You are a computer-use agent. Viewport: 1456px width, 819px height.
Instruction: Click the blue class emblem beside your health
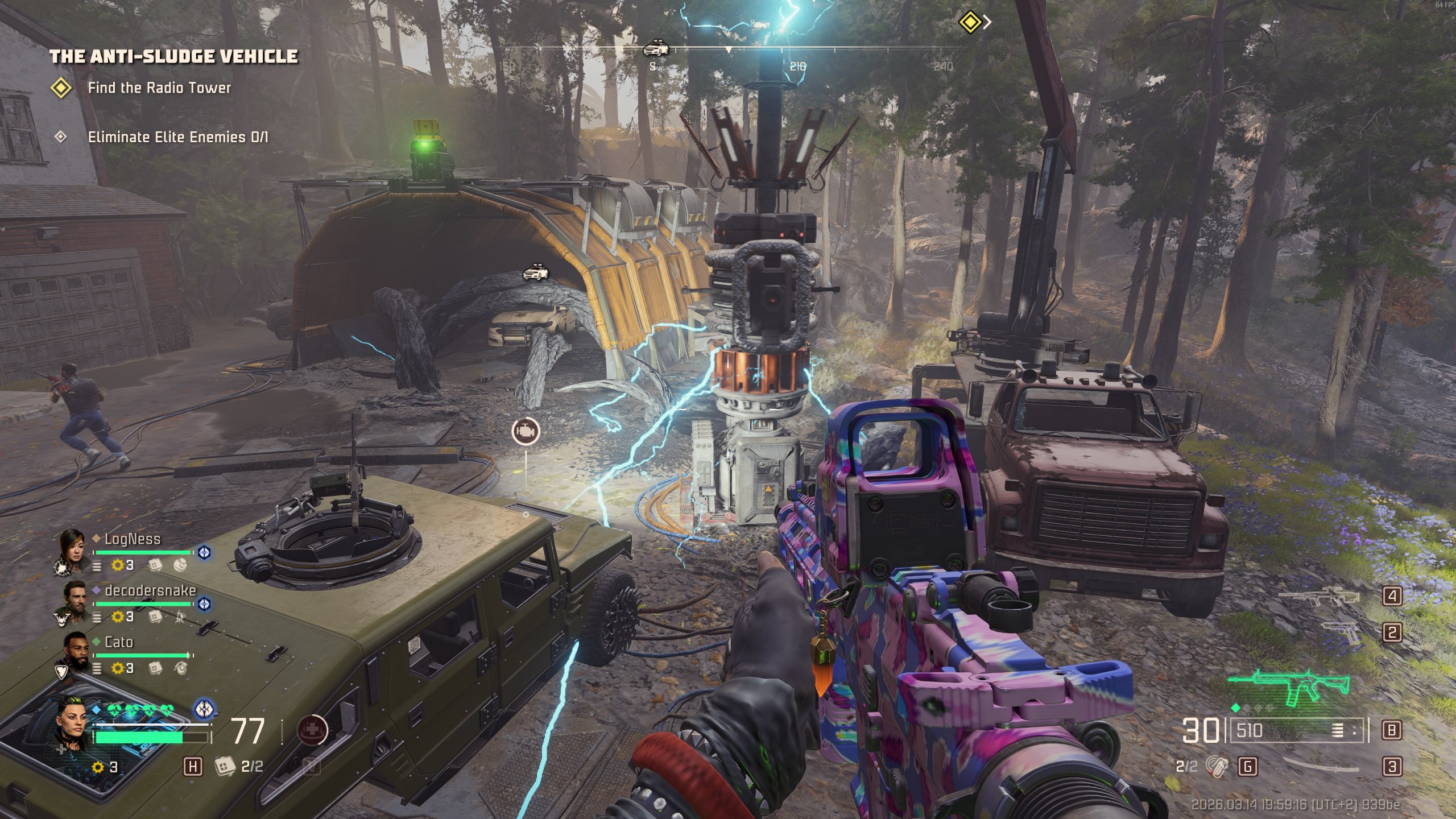click(204, 709)
